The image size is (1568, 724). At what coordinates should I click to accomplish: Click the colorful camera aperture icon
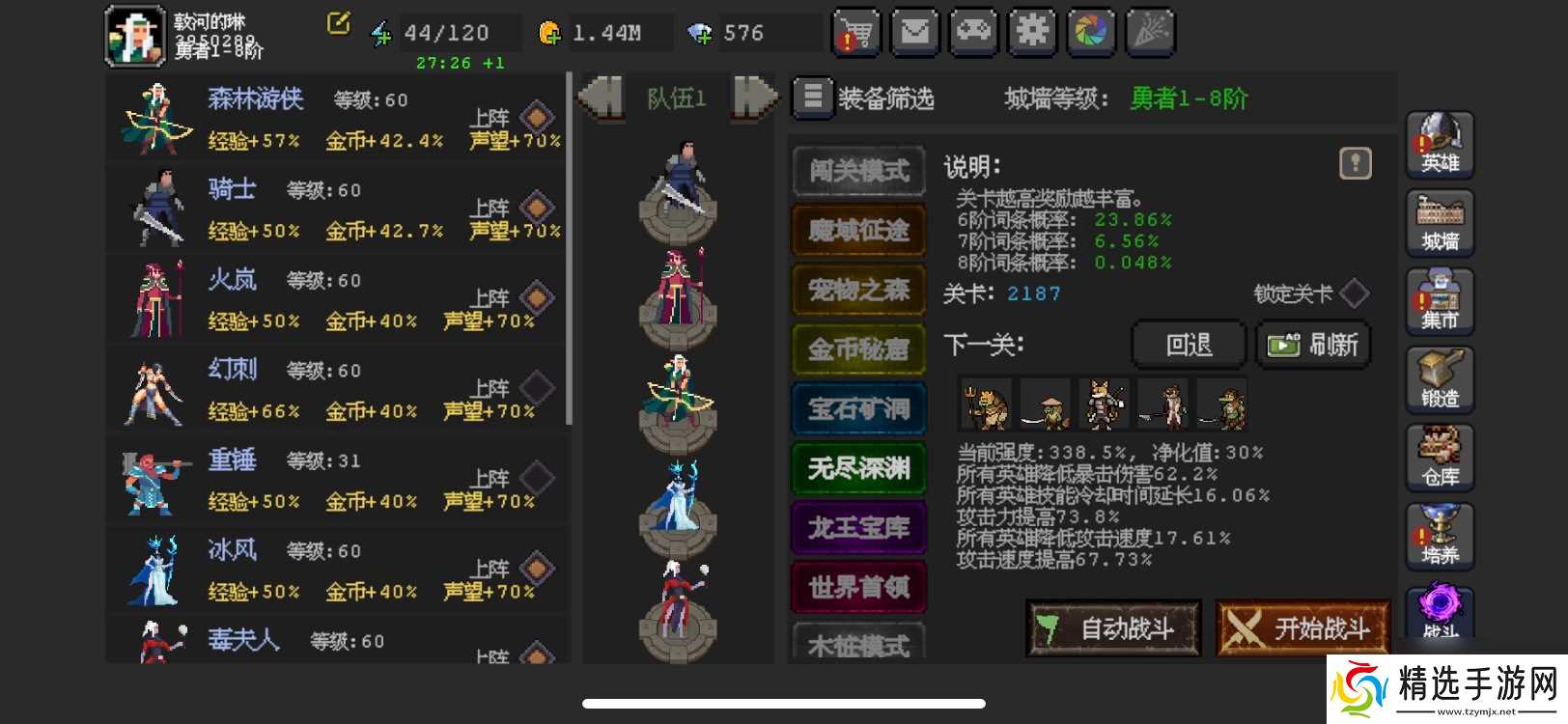click(1089, 32)
